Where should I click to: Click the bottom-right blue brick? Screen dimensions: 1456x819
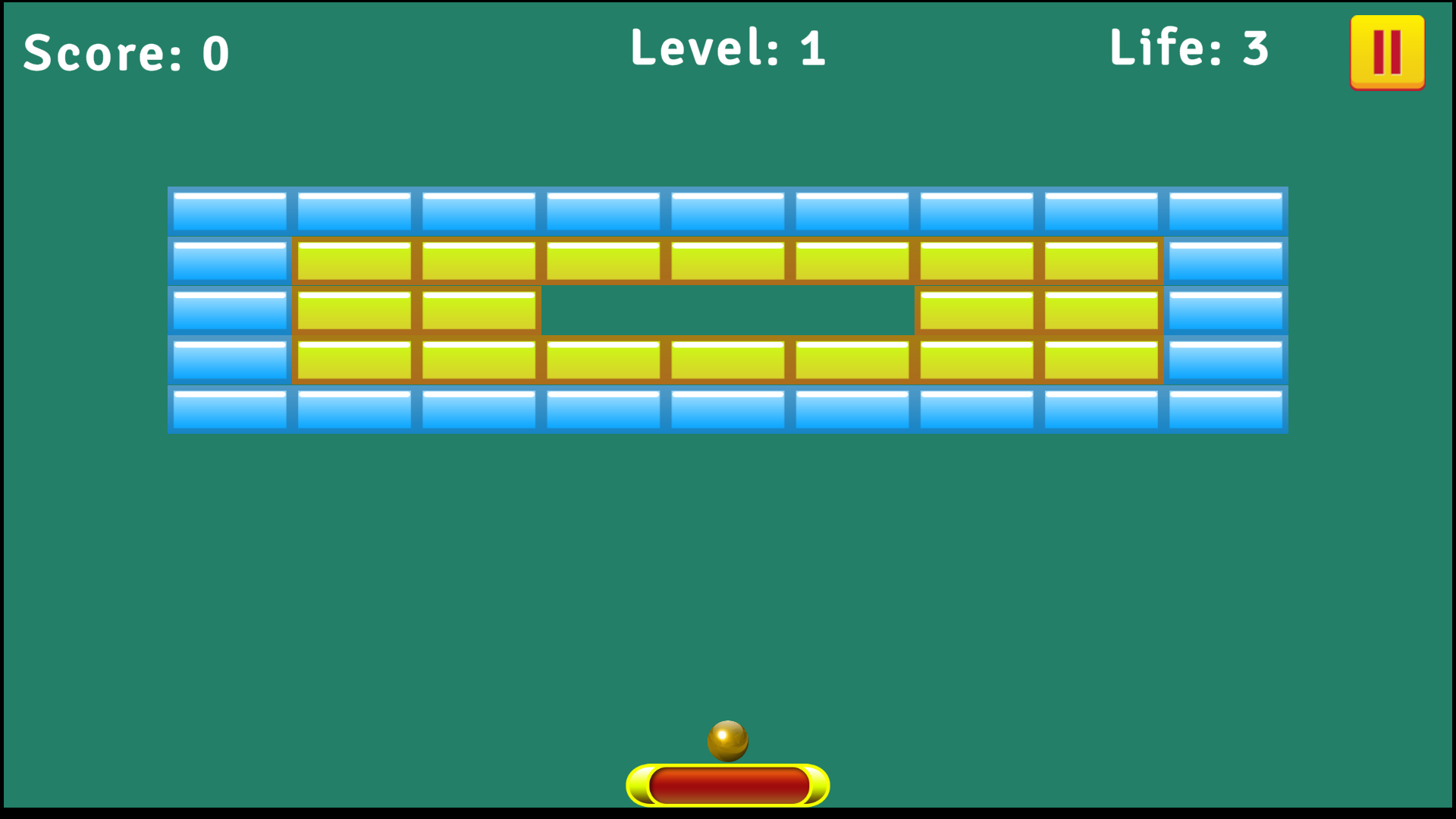pos(1225,409)
